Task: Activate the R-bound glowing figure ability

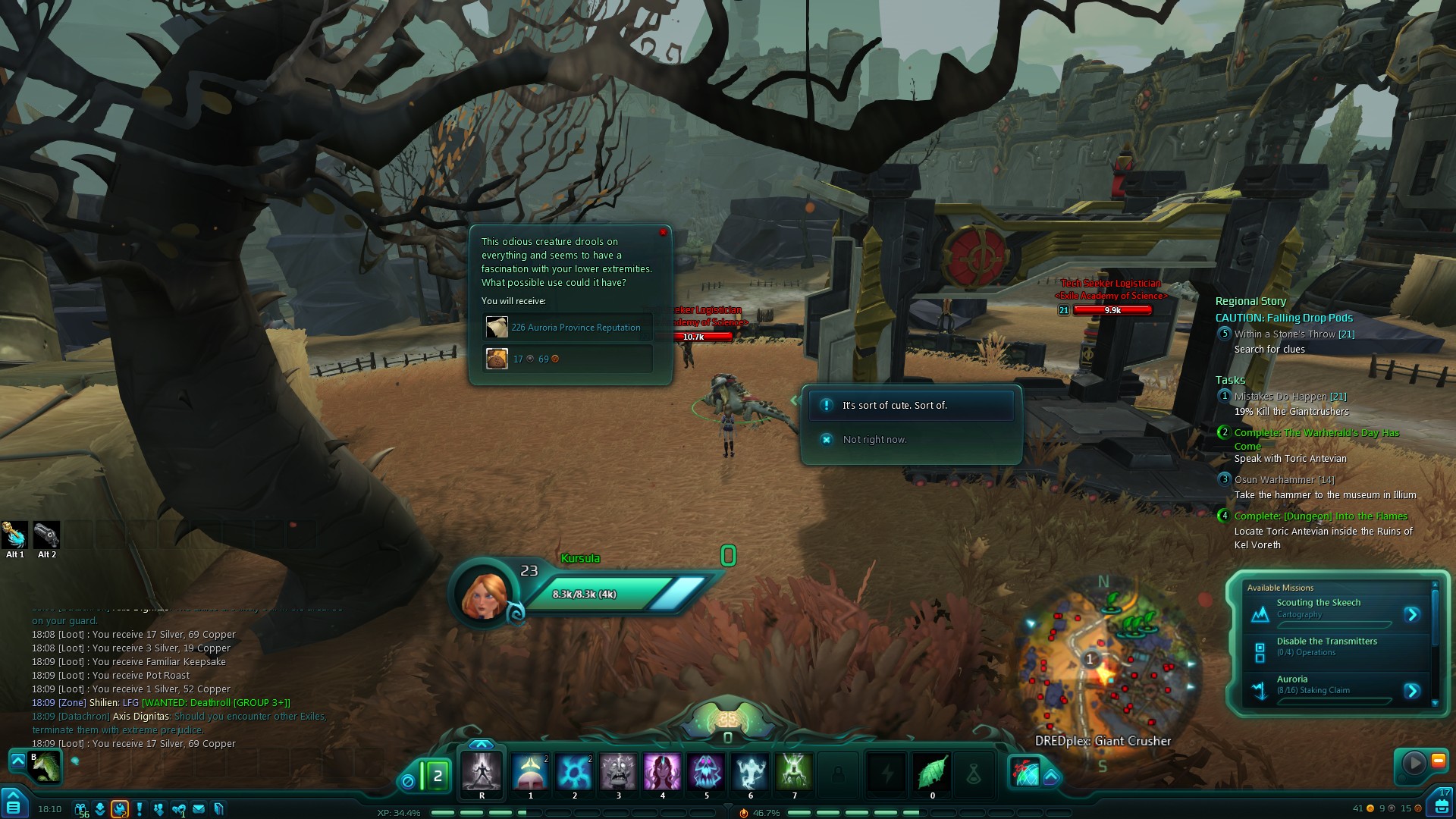Action: tap(482, 773)
